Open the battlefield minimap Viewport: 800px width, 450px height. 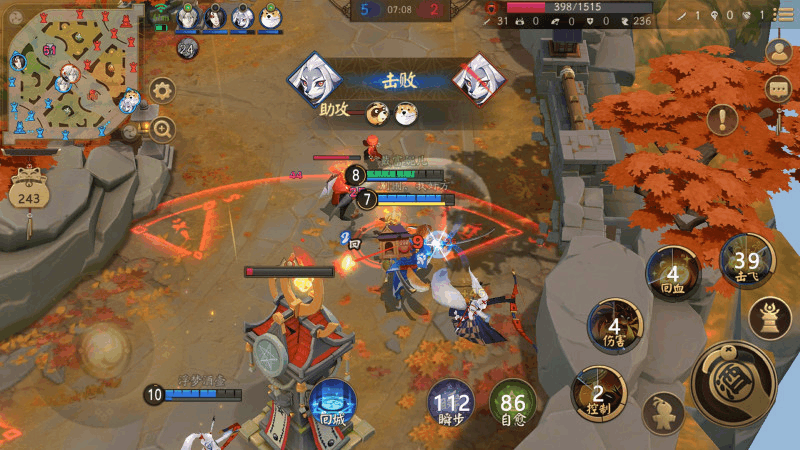(70, 72)
